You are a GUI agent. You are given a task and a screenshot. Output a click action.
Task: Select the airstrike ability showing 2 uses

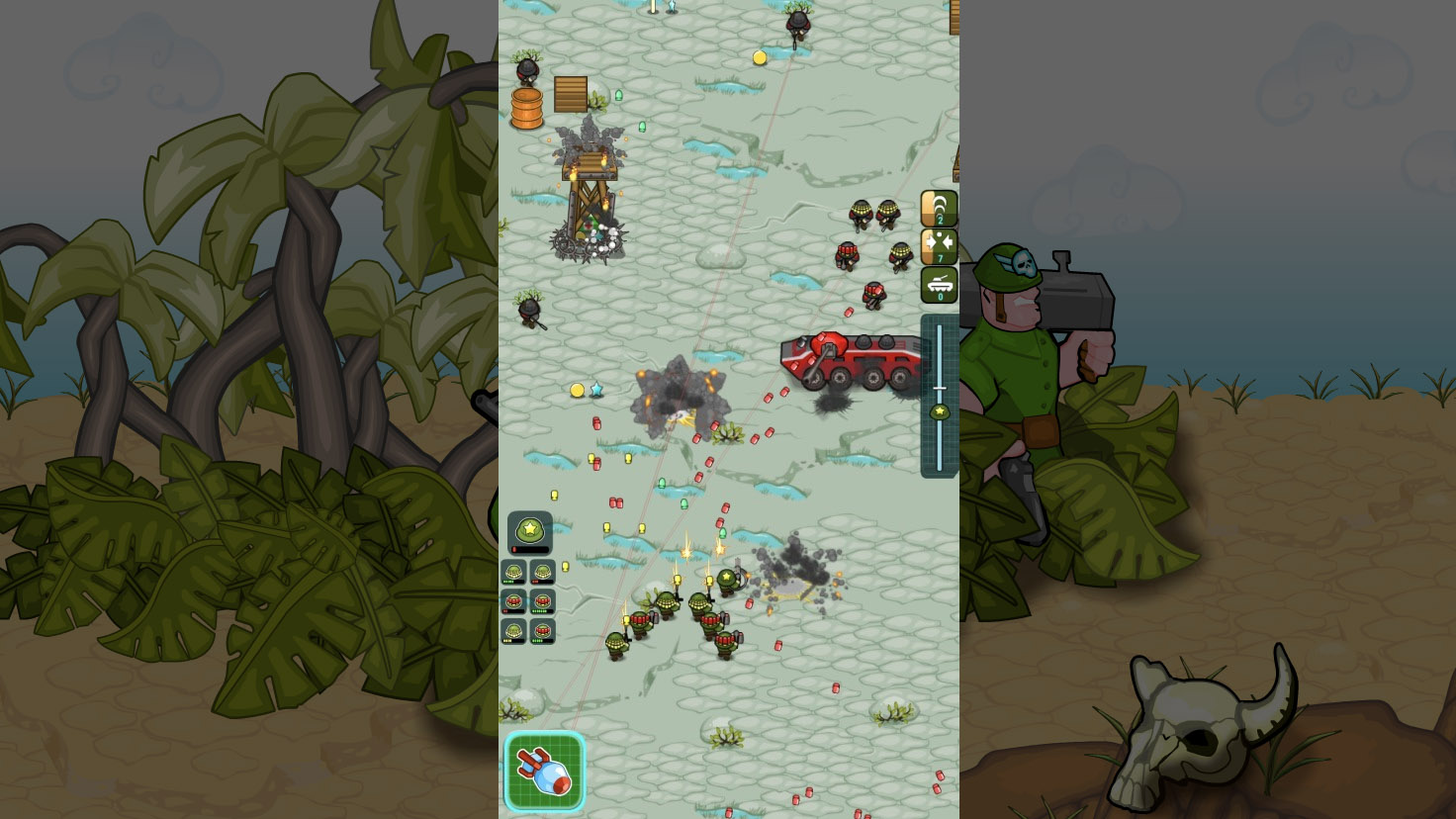[x=937, y=207]
